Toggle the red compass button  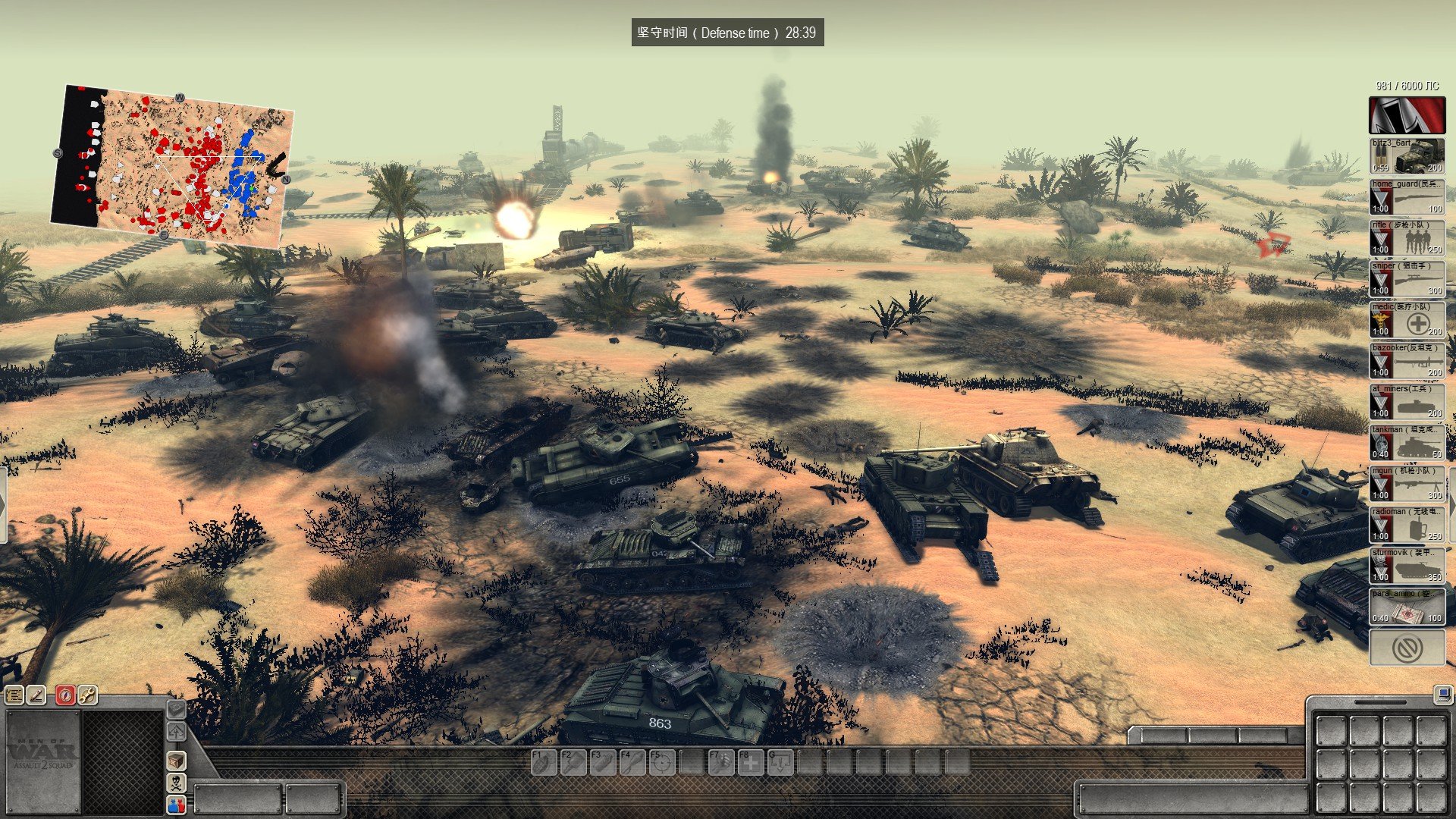click(x=65, y=695)
